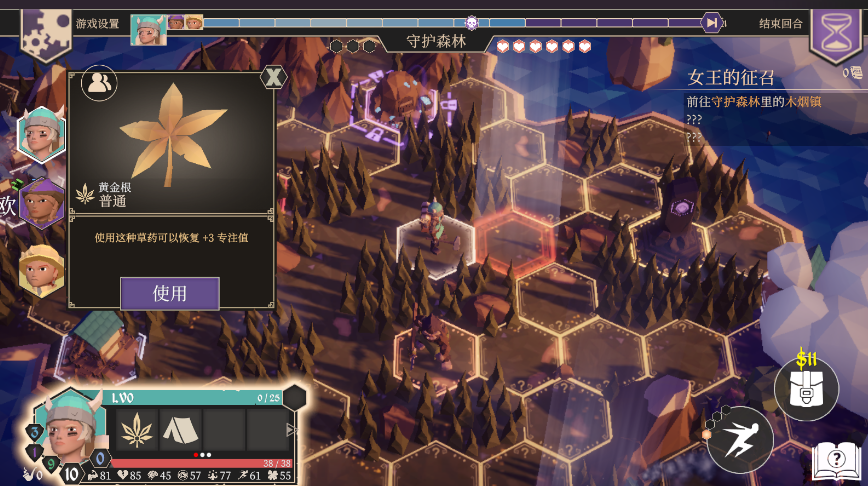The image size is (868, 486).
Task: Click the party give icon in item popup
Action: pos(98,84)
